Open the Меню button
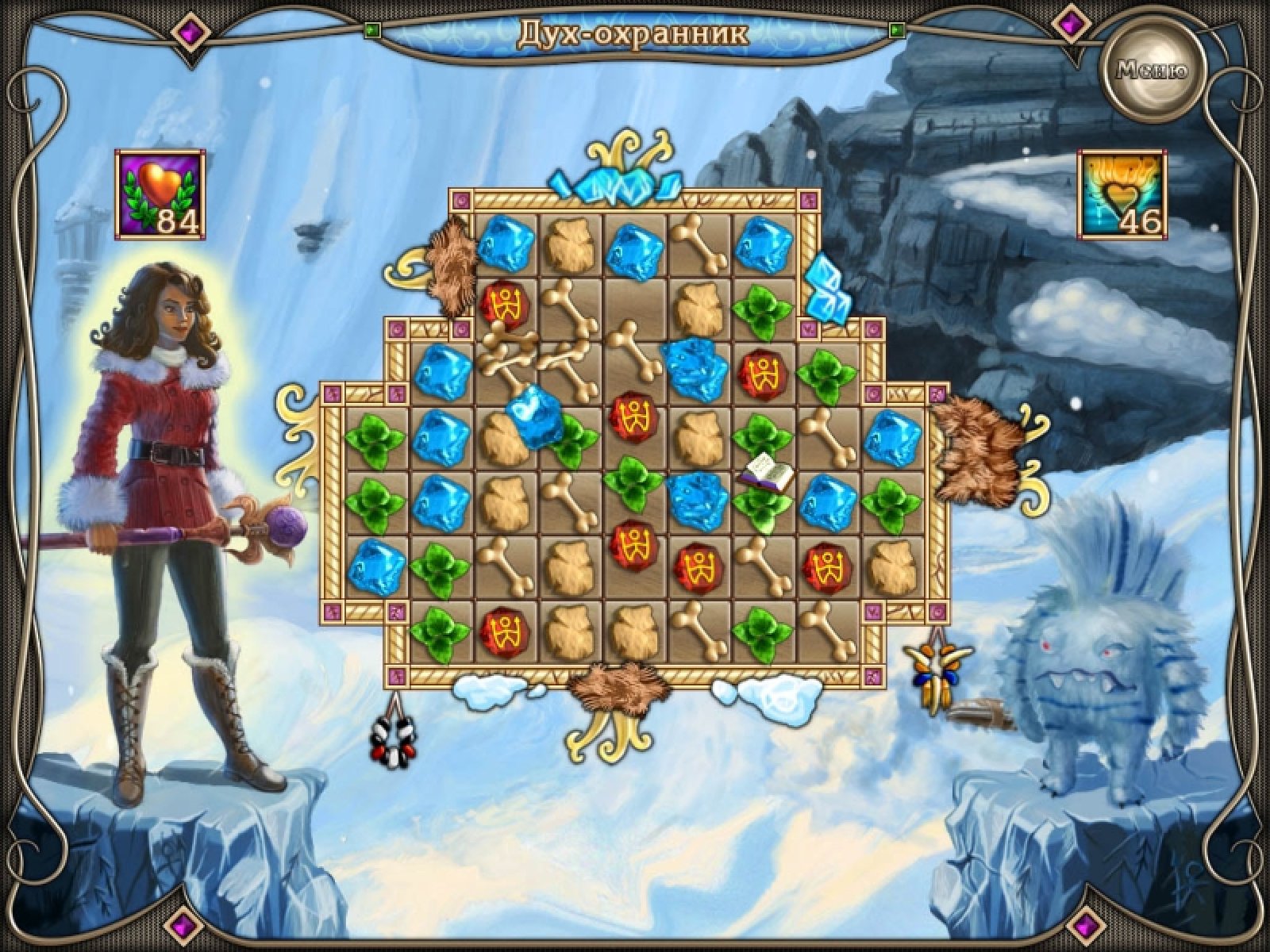Image resolution: width=1270 pixels, height=952 pixels. 1152,70
